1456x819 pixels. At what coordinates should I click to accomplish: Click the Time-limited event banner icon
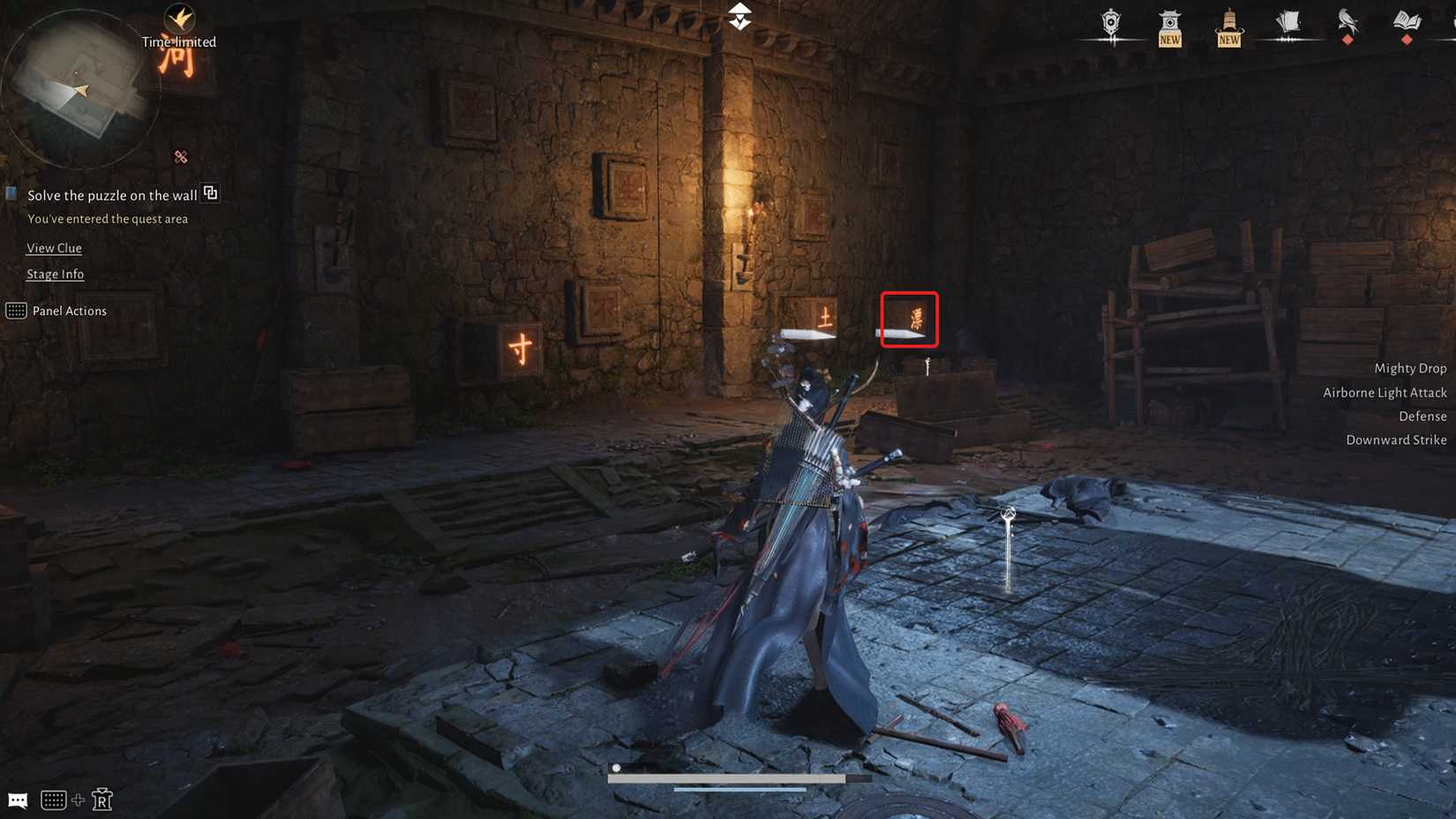click(179, 18)
